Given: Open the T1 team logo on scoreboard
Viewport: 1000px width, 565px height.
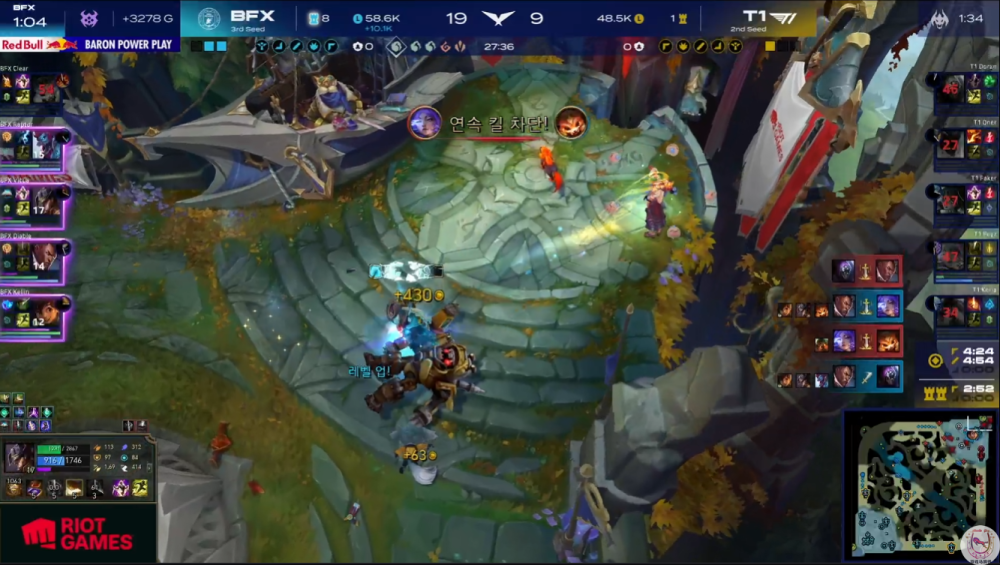Looking at the screenshot, I should [x=784, y=18].
